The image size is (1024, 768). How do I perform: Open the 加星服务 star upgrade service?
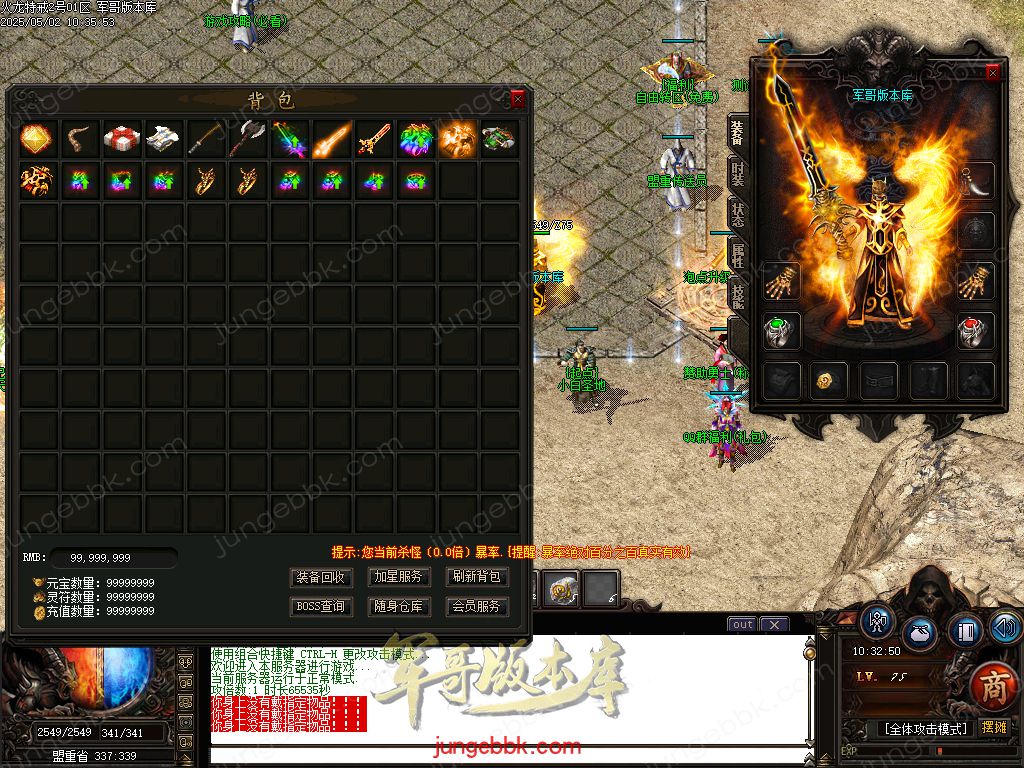click(399, 577)
